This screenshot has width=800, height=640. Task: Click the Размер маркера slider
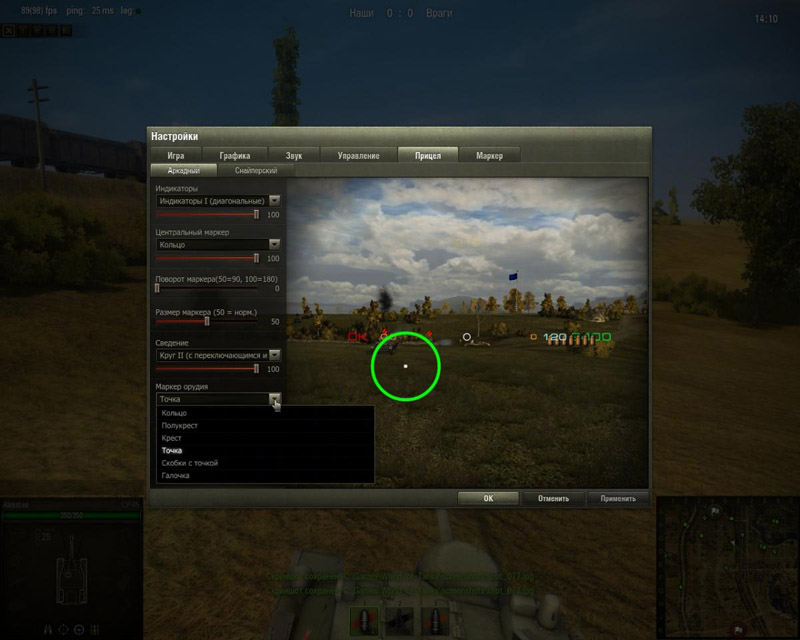pyautogui.click(x=207, y=322)
